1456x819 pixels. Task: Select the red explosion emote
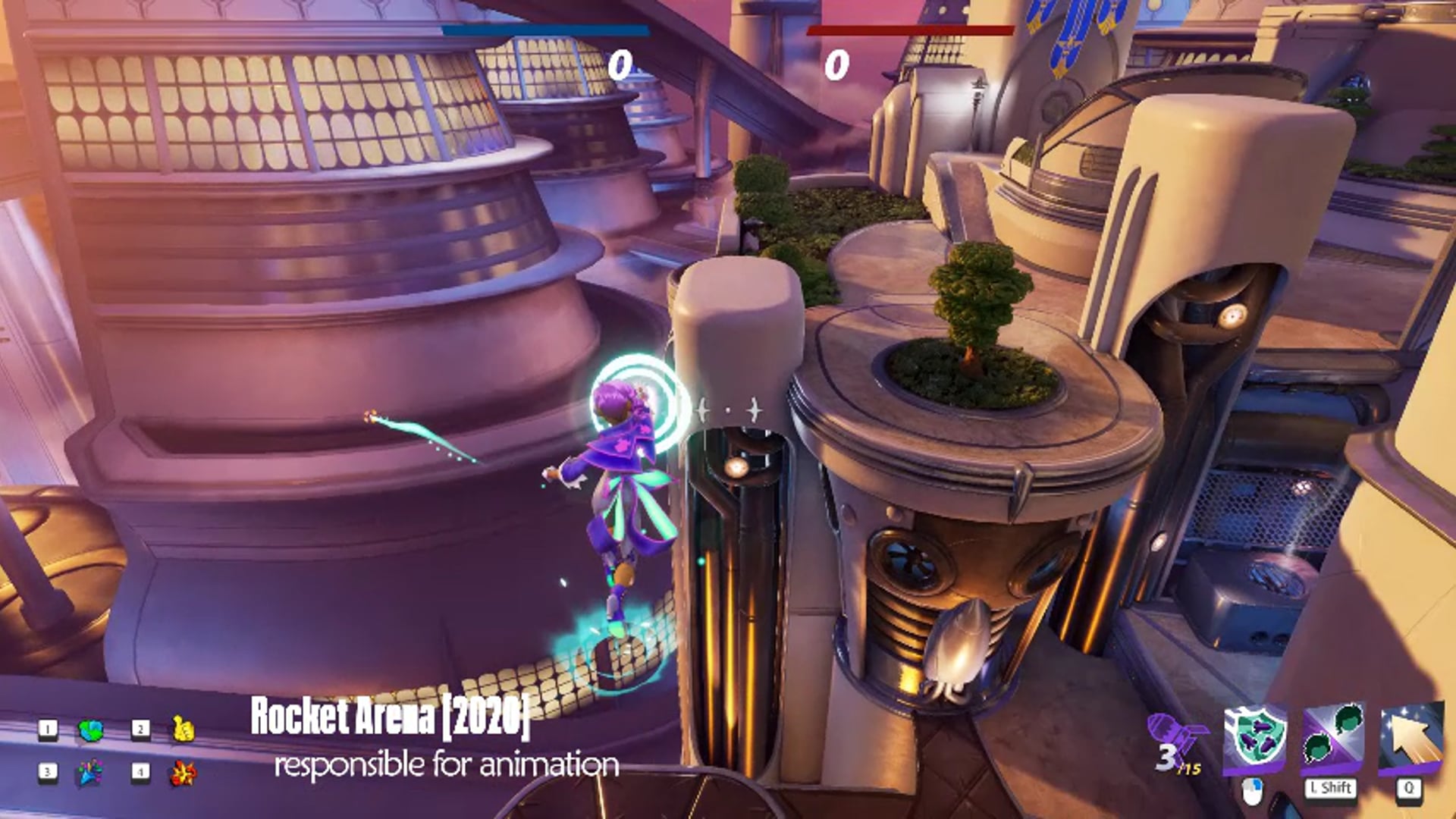click(x=183, y=773)
